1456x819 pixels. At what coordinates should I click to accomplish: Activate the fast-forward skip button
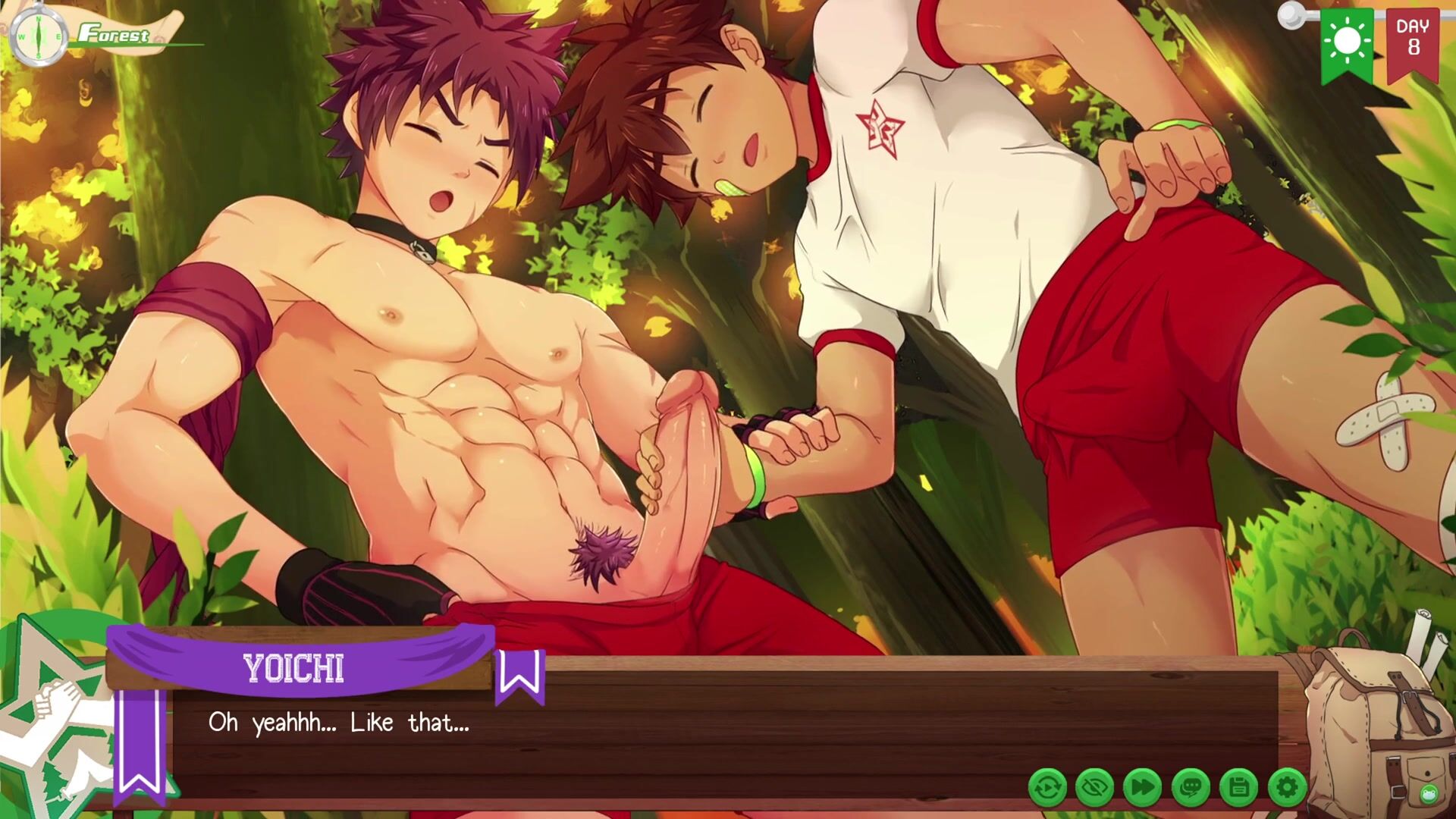pos(1143,789)
